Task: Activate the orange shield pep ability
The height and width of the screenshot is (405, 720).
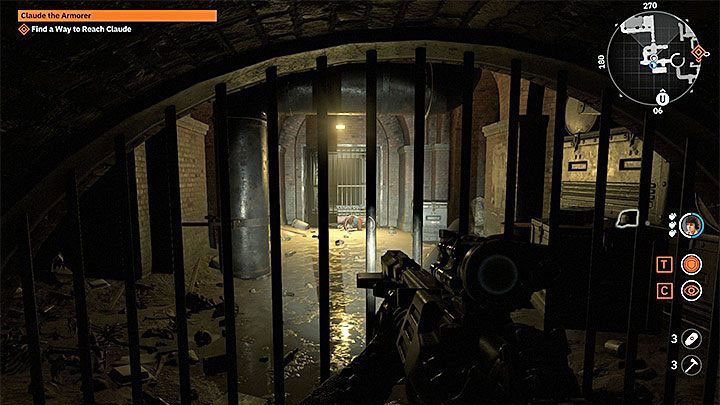Action: (690, 264)
